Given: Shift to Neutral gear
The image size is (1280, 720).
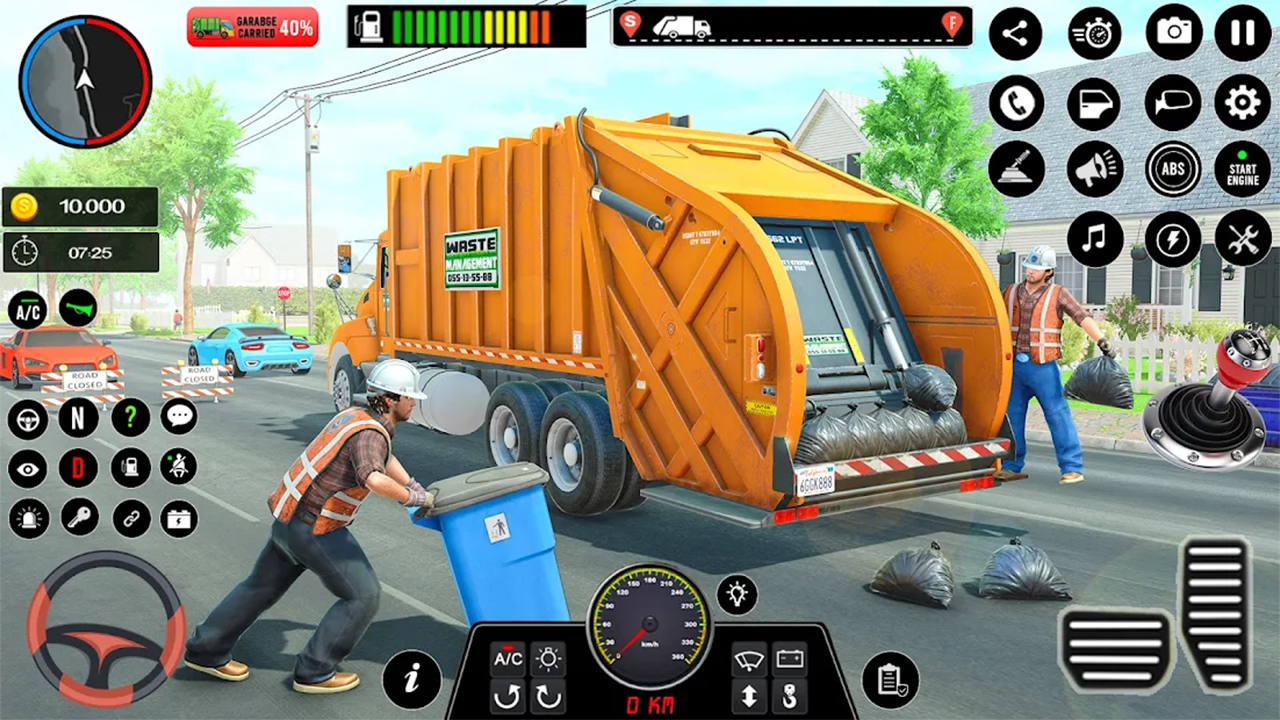Looking at the screenshot, I should click(77, 418).
